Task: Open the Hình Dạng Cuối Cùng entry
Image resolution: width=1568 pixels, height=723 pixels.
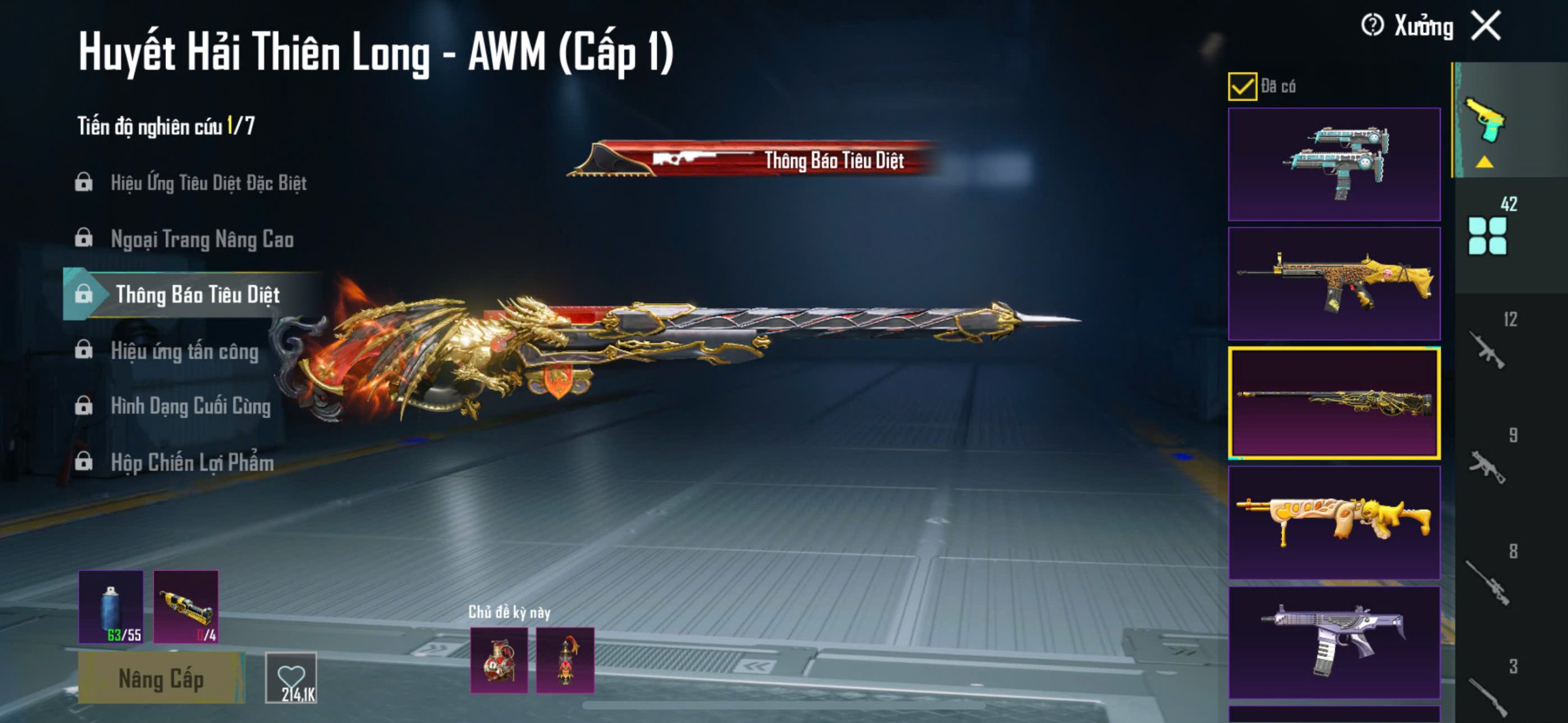Action: [190, 406]
